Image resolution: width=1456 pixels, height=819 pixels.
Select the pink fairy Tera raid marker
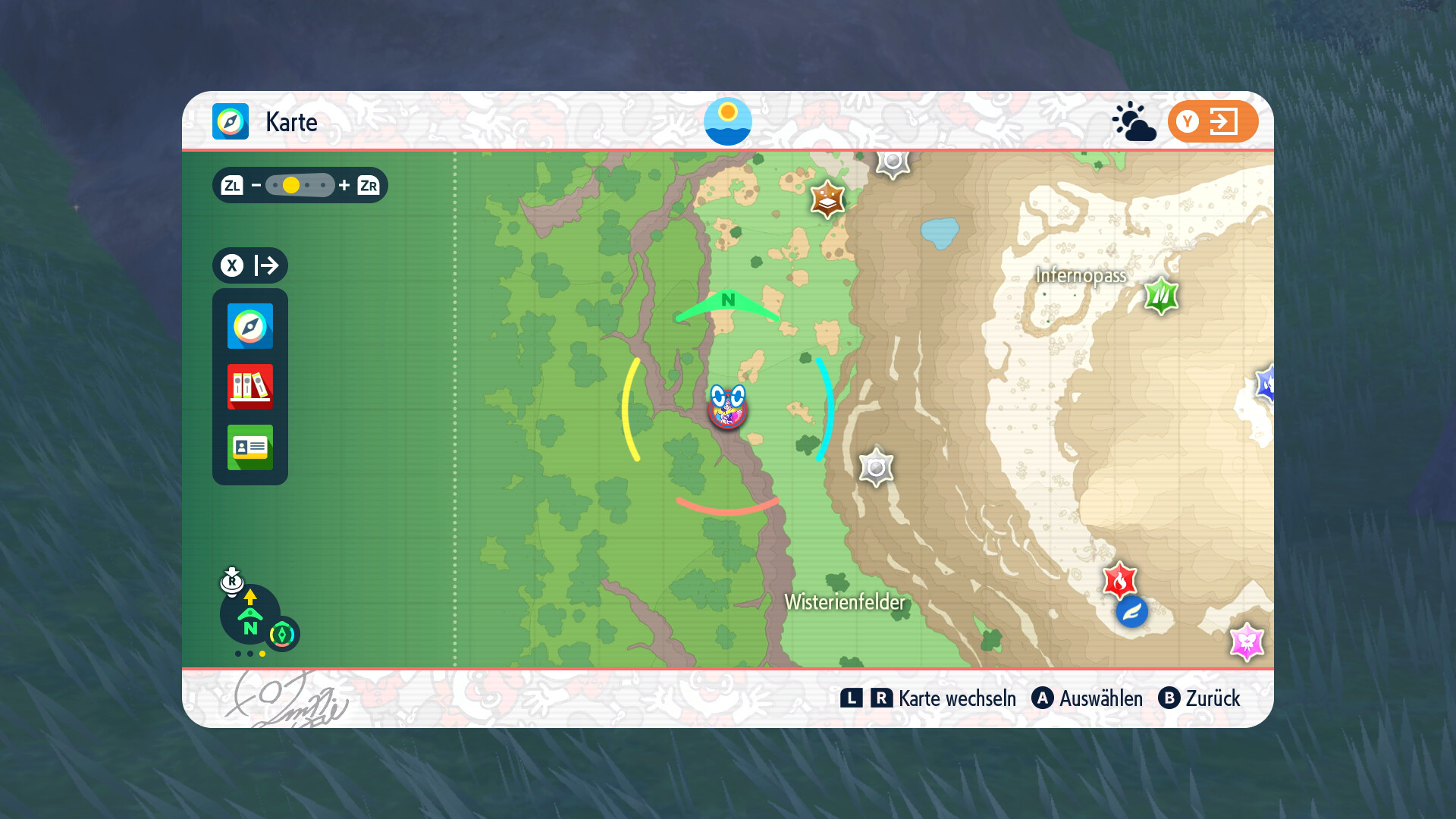pos(1246,642)
